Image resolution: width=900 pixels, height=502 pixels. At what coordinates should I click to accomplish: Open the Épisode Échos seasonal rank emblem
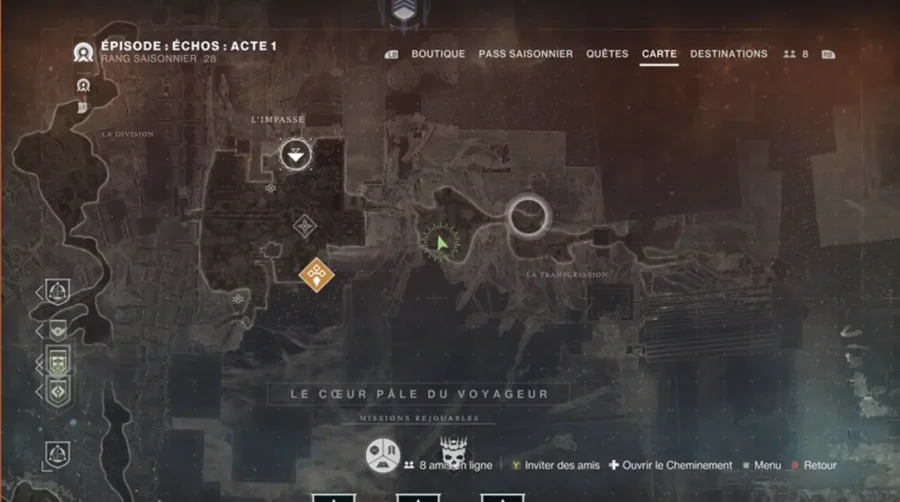click(x=84, y=53)
